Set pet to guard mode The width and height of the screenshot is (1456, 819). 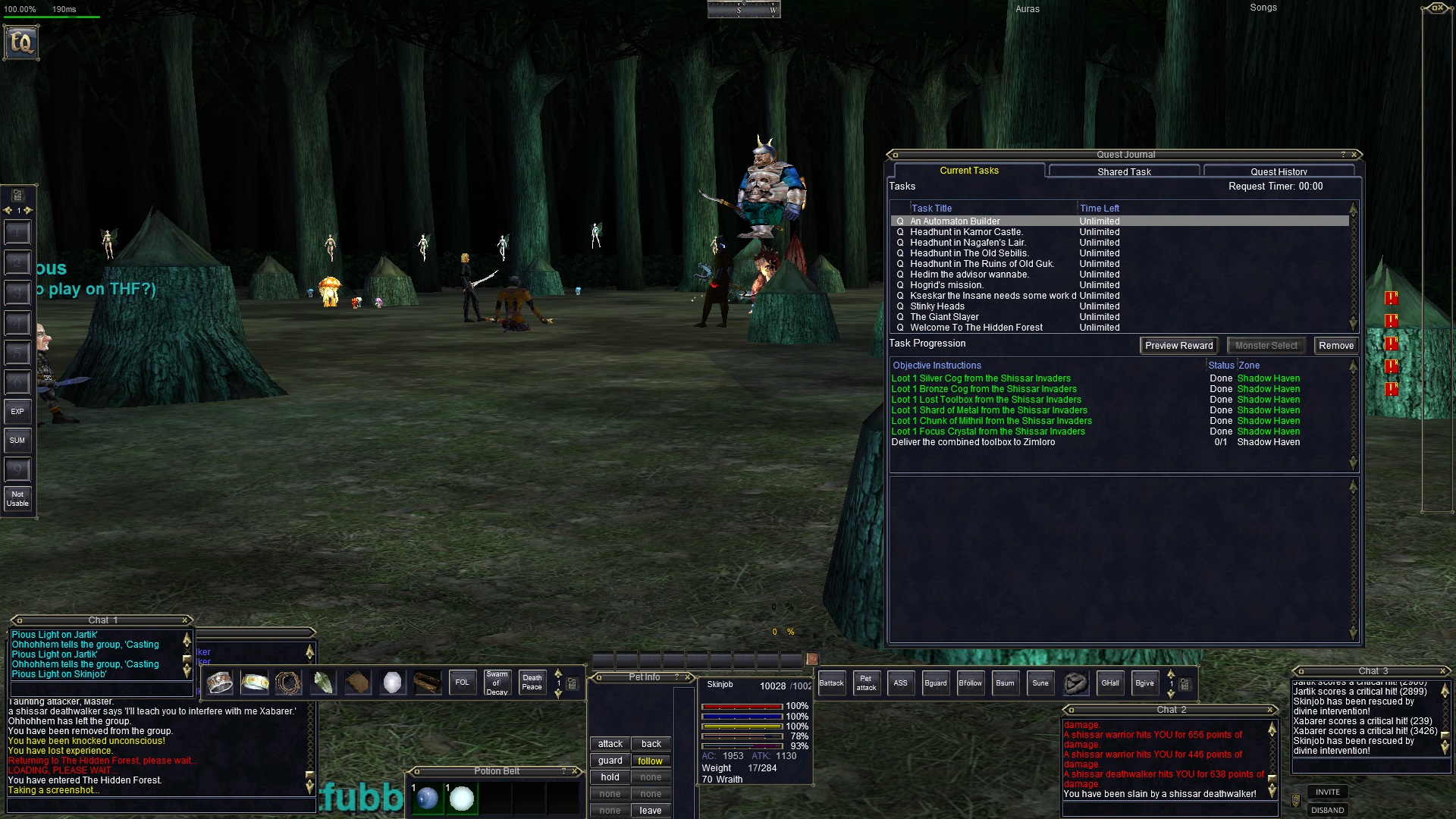click(610, 761)
